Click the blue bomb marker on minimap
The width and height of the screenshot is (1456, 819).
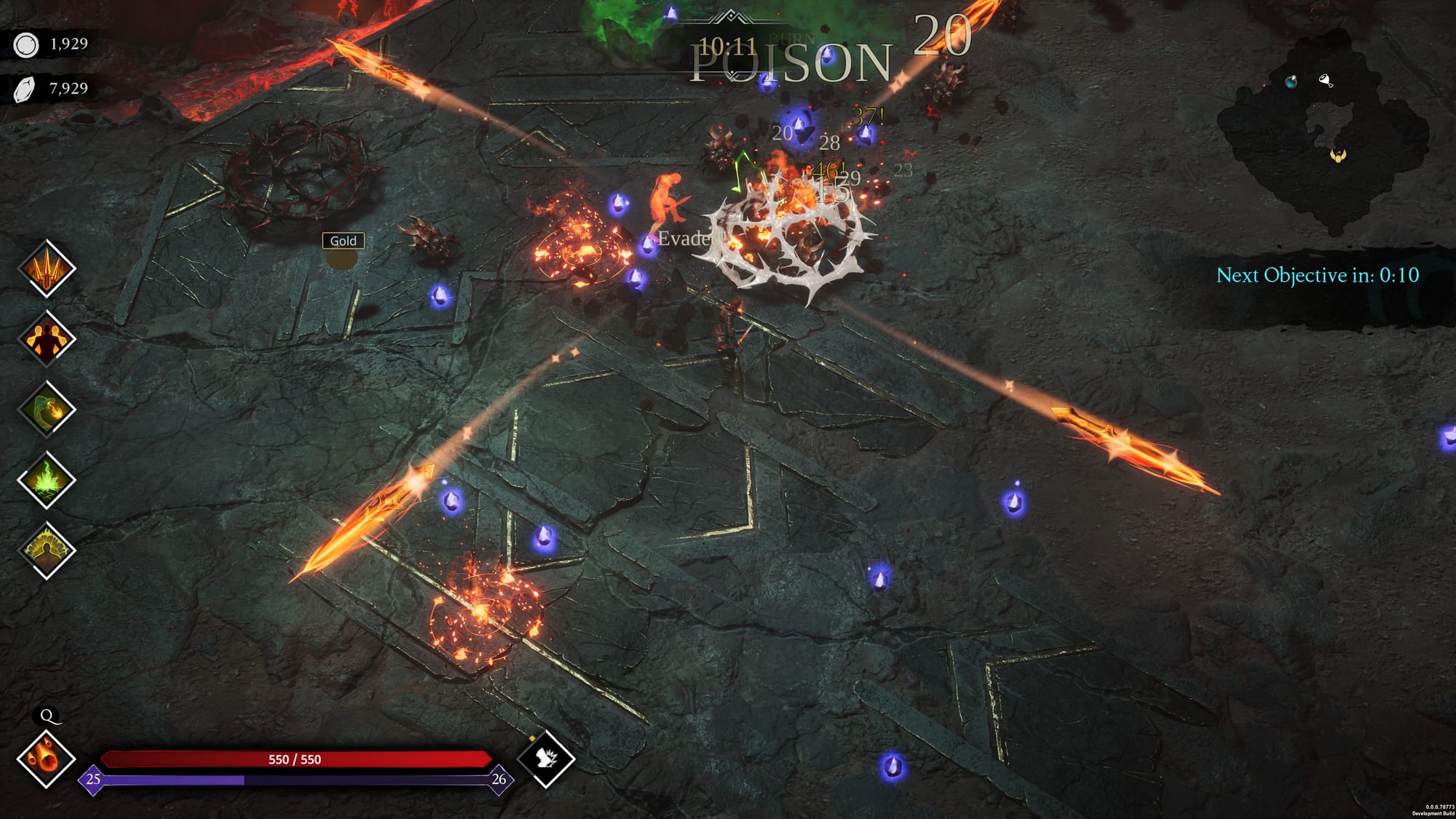pyautogui.click(x=1291, y=82)
